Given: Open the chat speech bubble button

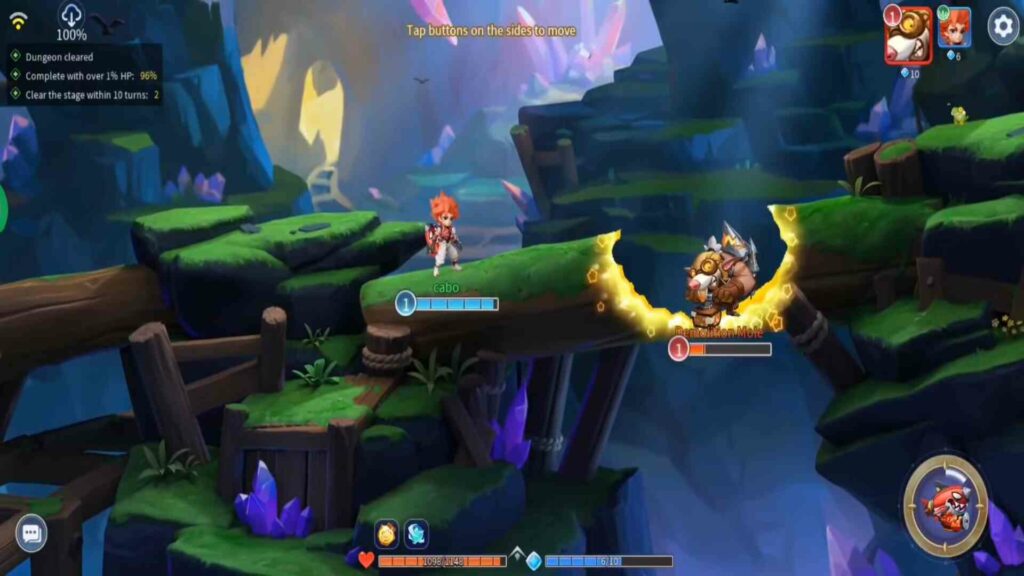Looking at the screenshot, I should pyautogui.click(x=31, y=532).
